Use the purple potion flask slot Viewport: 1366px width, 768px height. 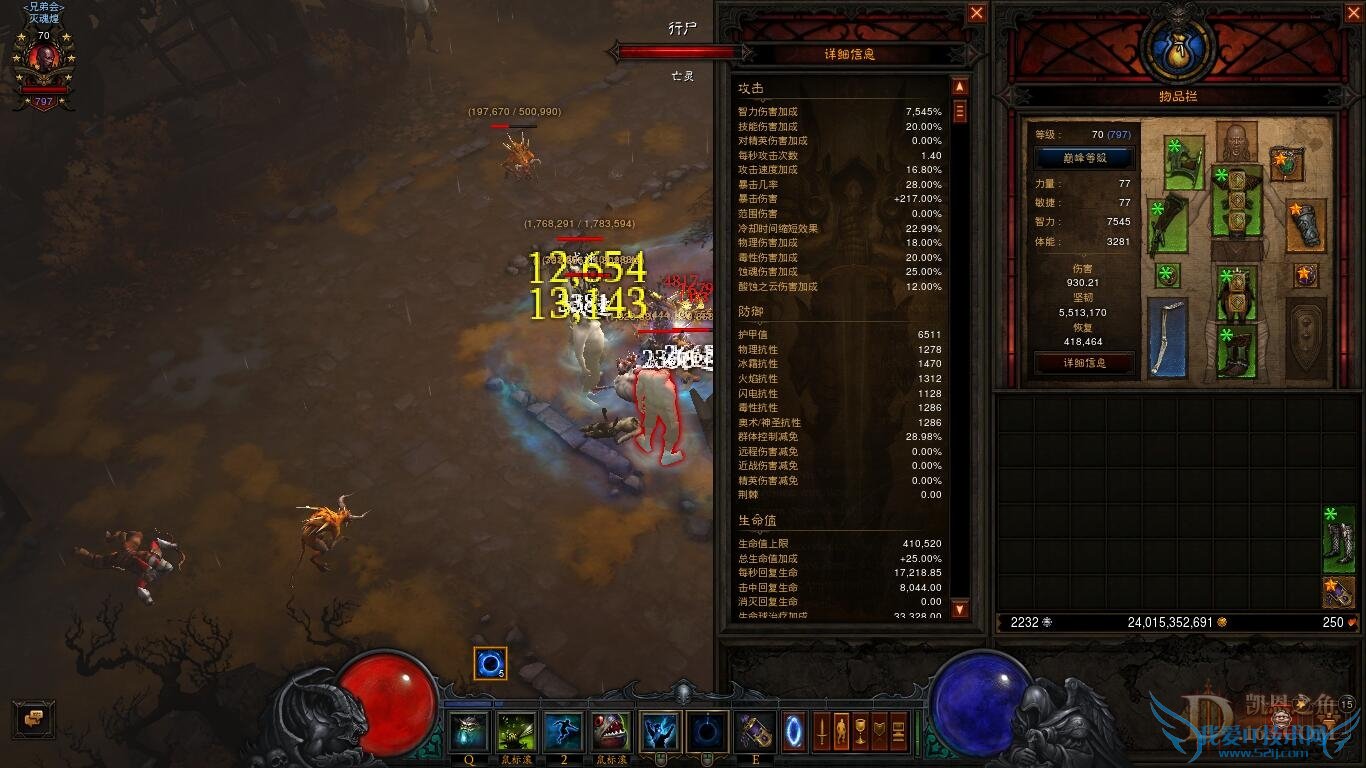coord(755,732)
